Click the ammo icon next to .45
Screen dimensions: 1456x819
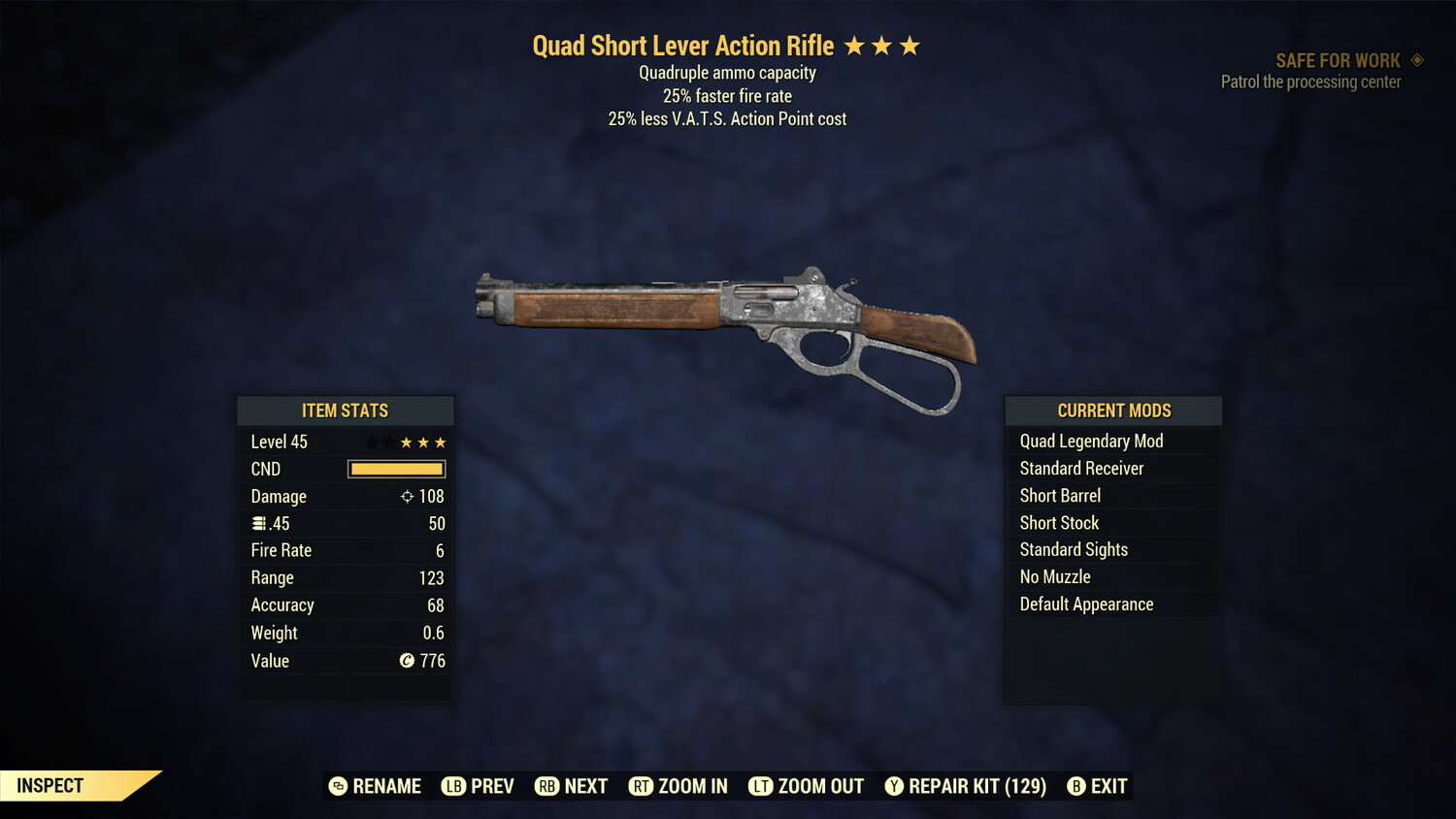pyautogui.click(x=258, y=523)
